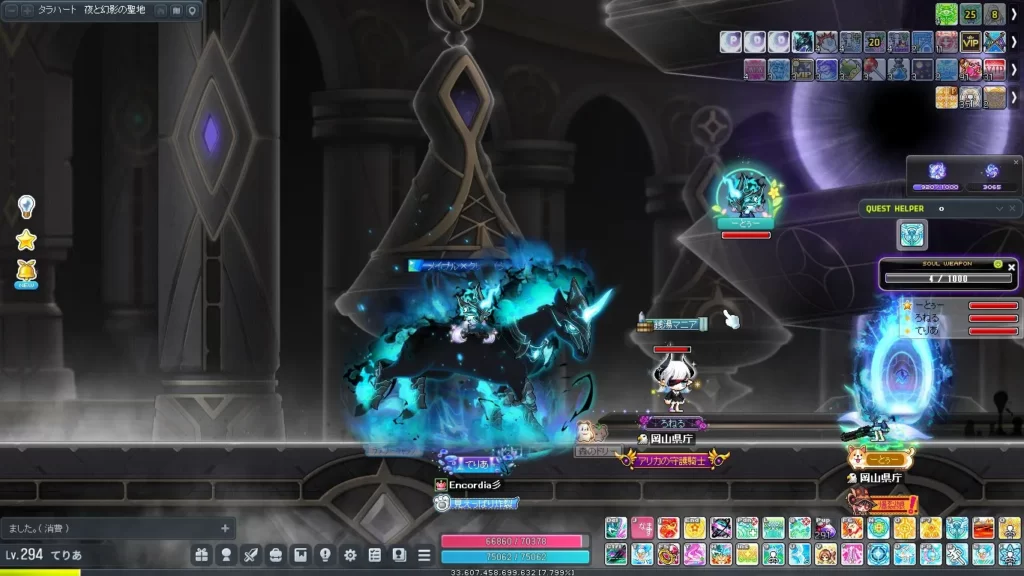Expand the top buff row arrow
Screen dimensions: 1024x576
pyautogui.click(x=1014, y=14)
